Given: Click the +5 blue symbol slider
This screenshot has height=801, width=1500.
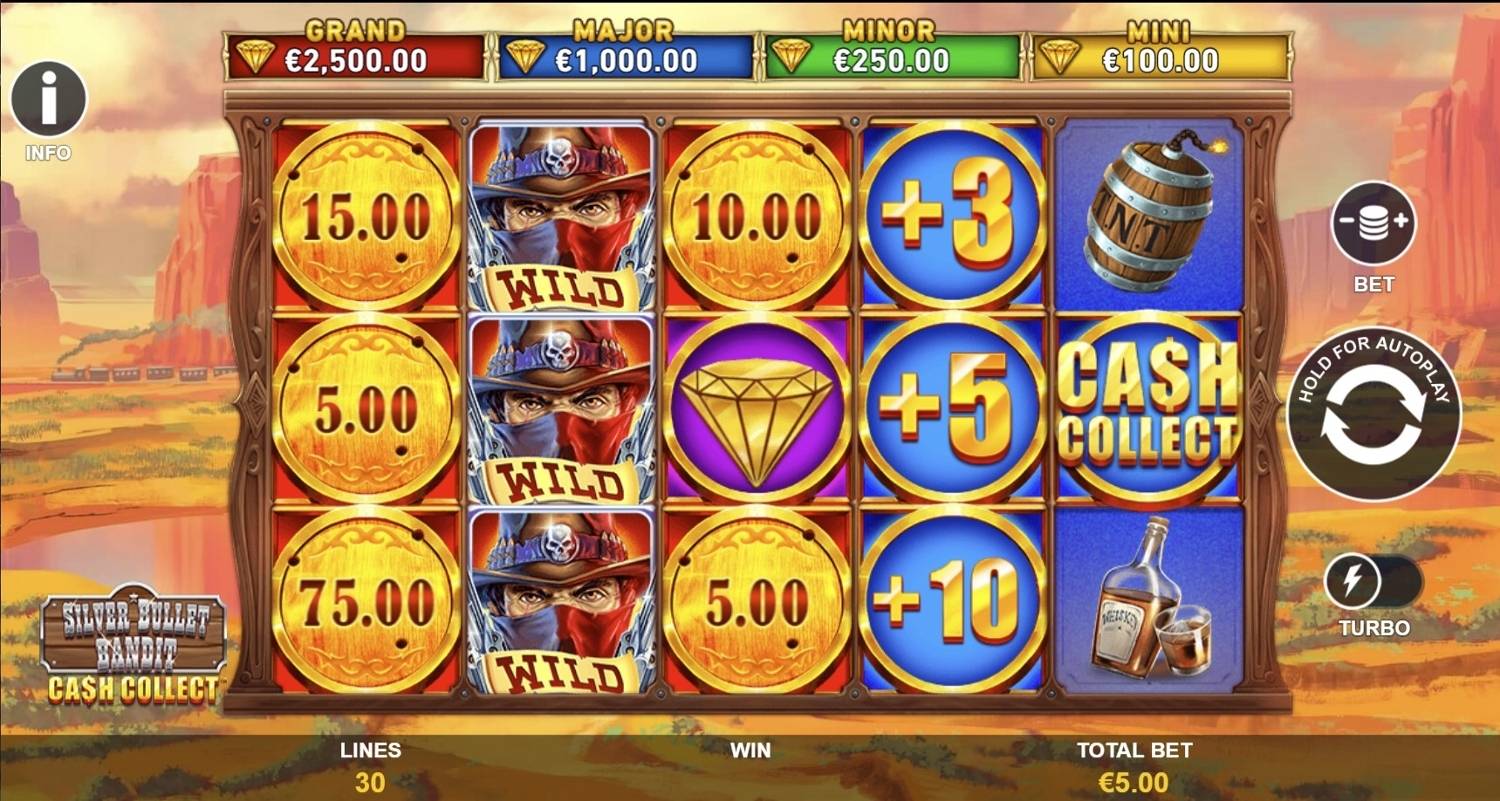Looking at the screenshot, I should (x=952, y=404).
